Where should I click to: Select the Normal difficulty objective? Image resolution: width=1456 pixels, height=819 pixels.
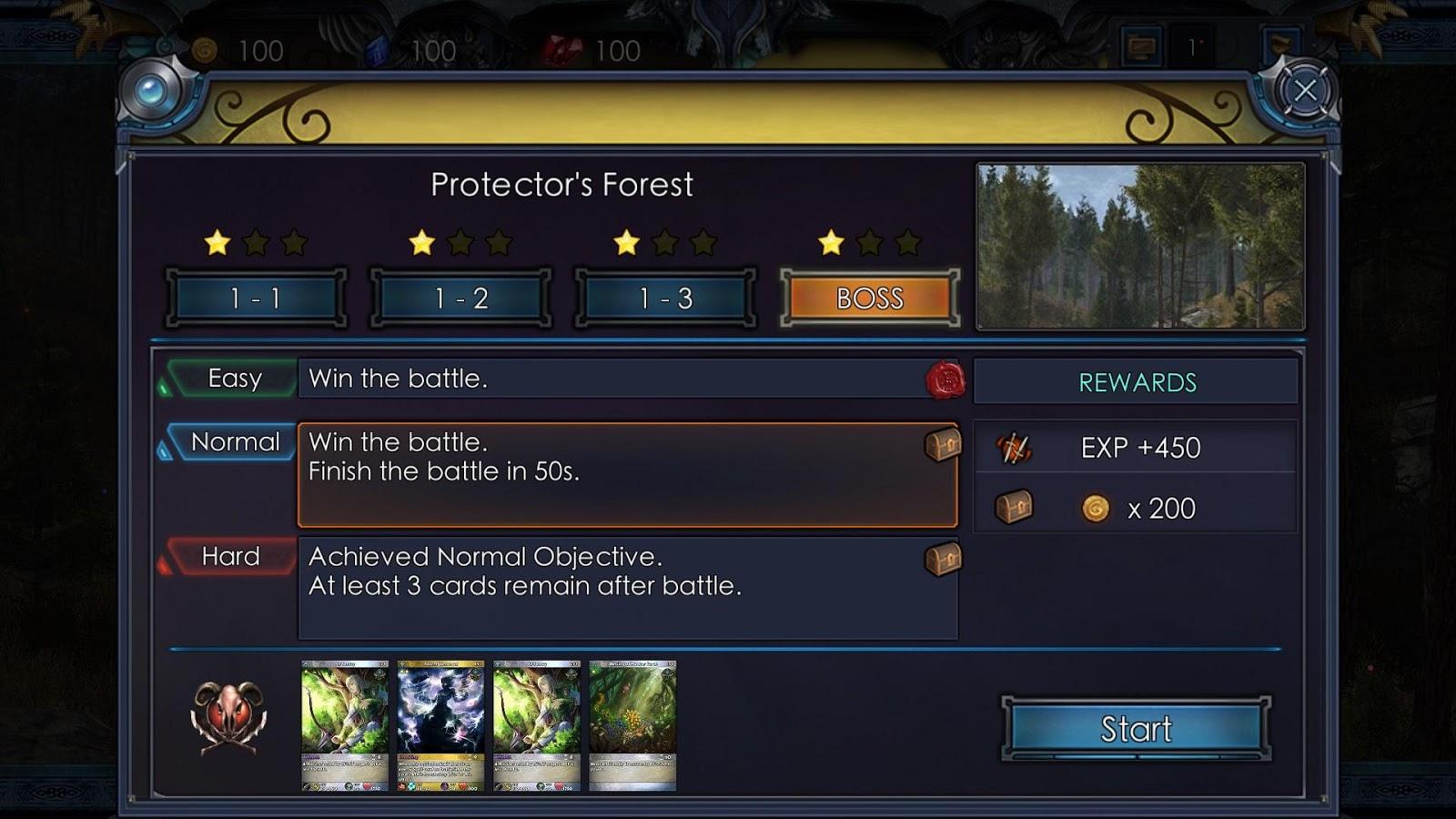[x=235, y=442]
